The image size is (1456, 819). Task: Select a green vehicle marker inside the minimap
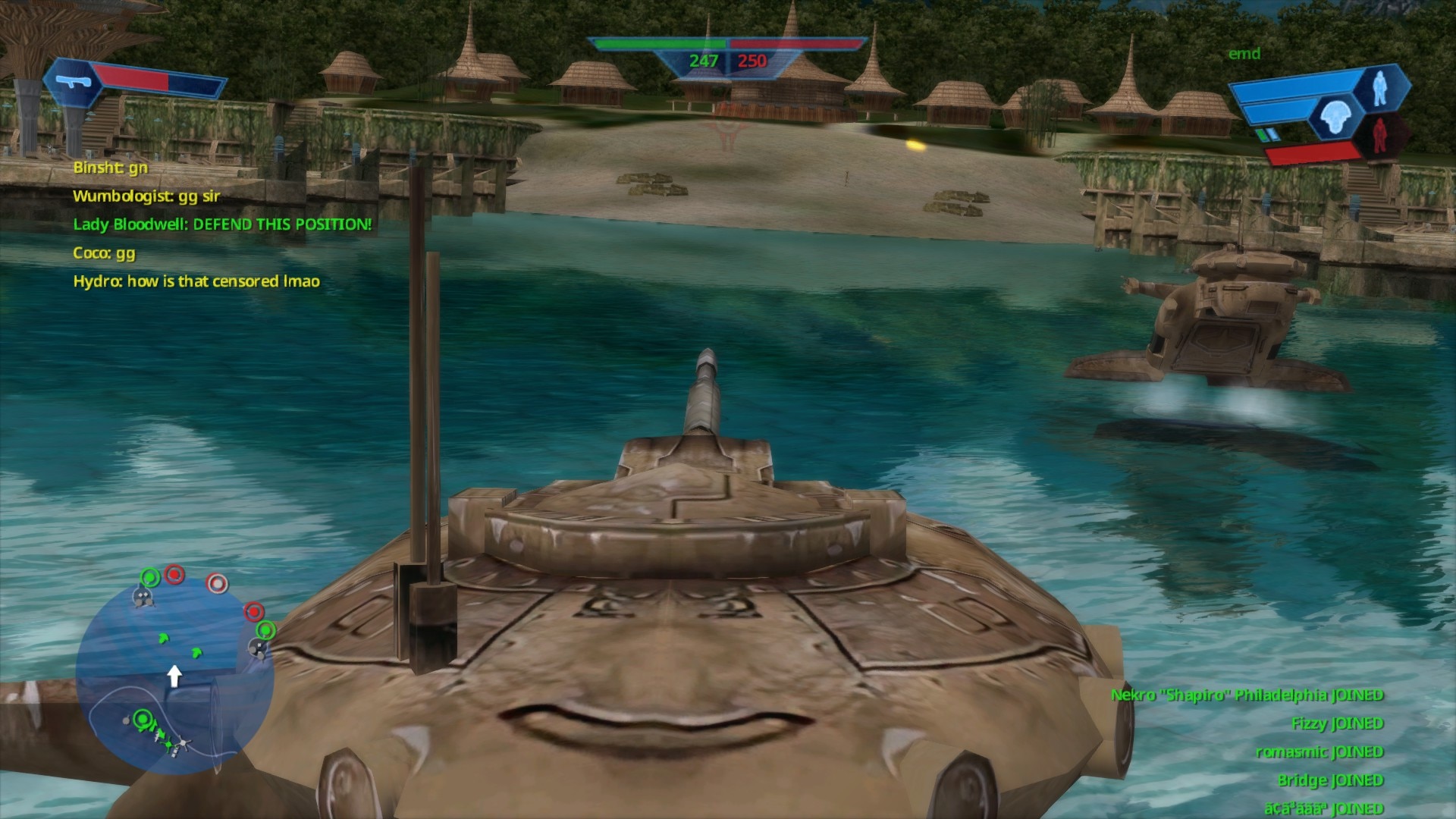[x=163, y=637]
